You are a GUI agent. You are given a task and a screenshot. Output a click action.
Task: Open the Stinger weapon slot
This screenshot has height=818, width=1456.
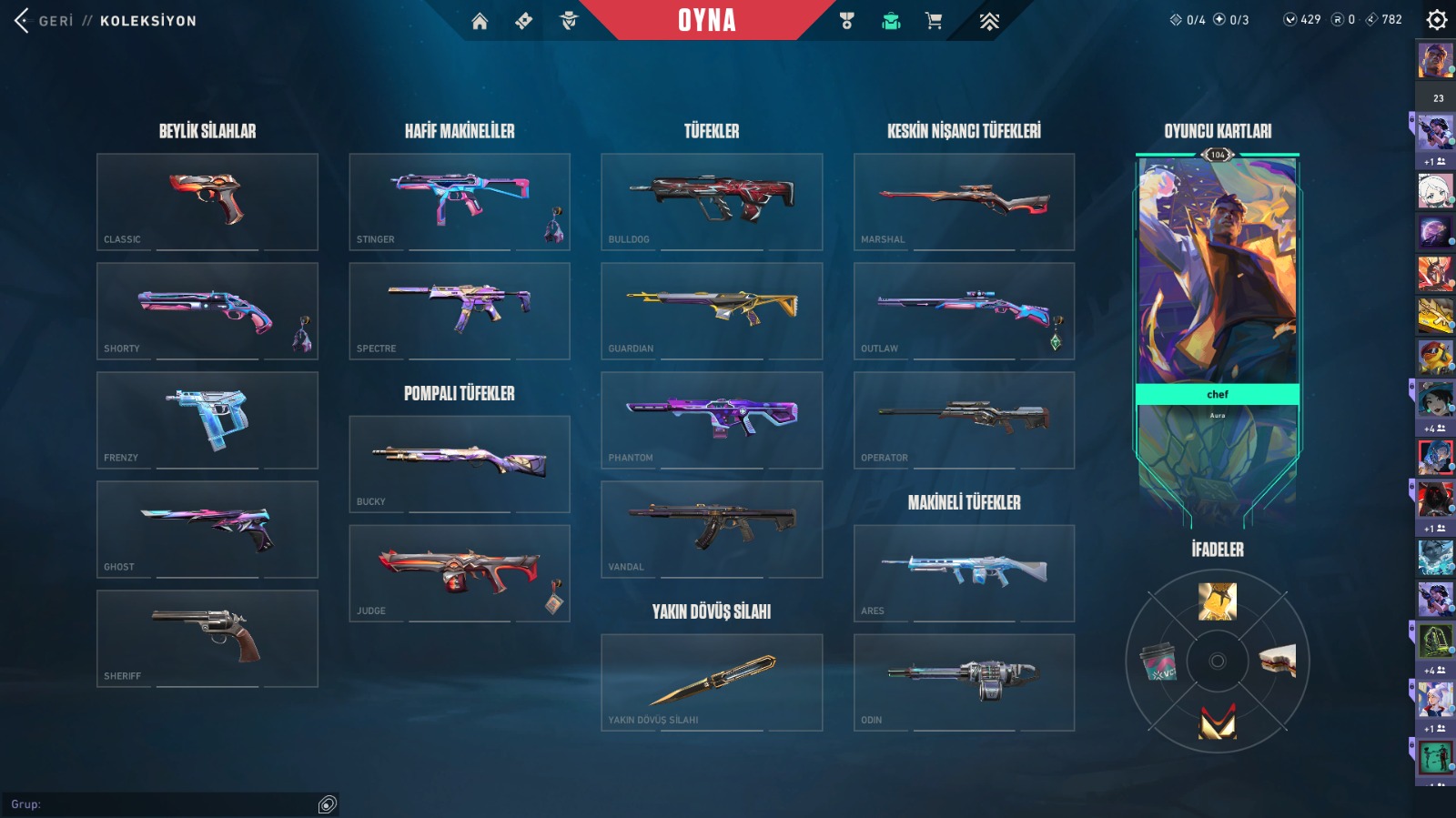tap(460, 201)
